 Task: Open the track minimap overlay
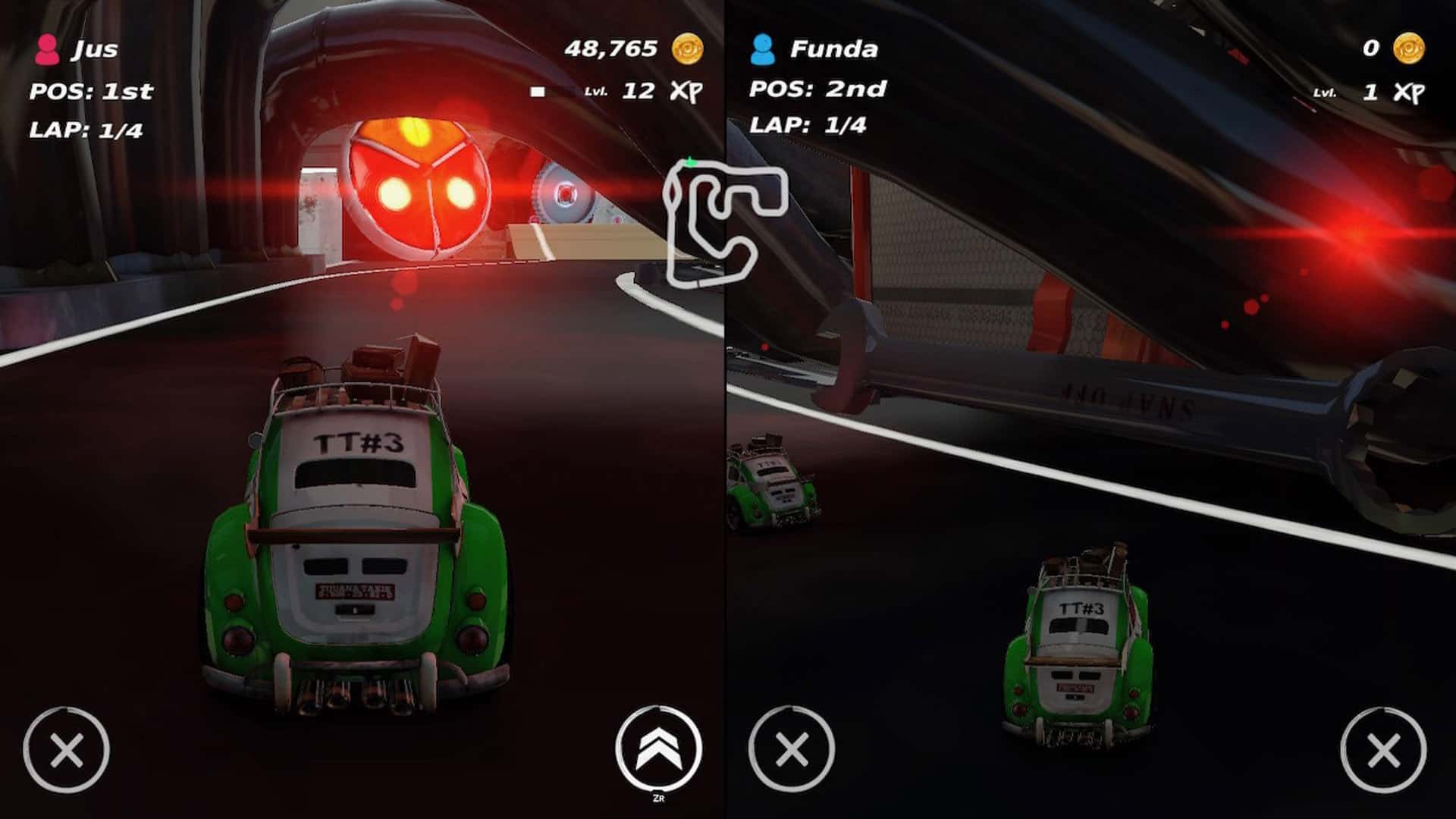[x=724, y=220]
